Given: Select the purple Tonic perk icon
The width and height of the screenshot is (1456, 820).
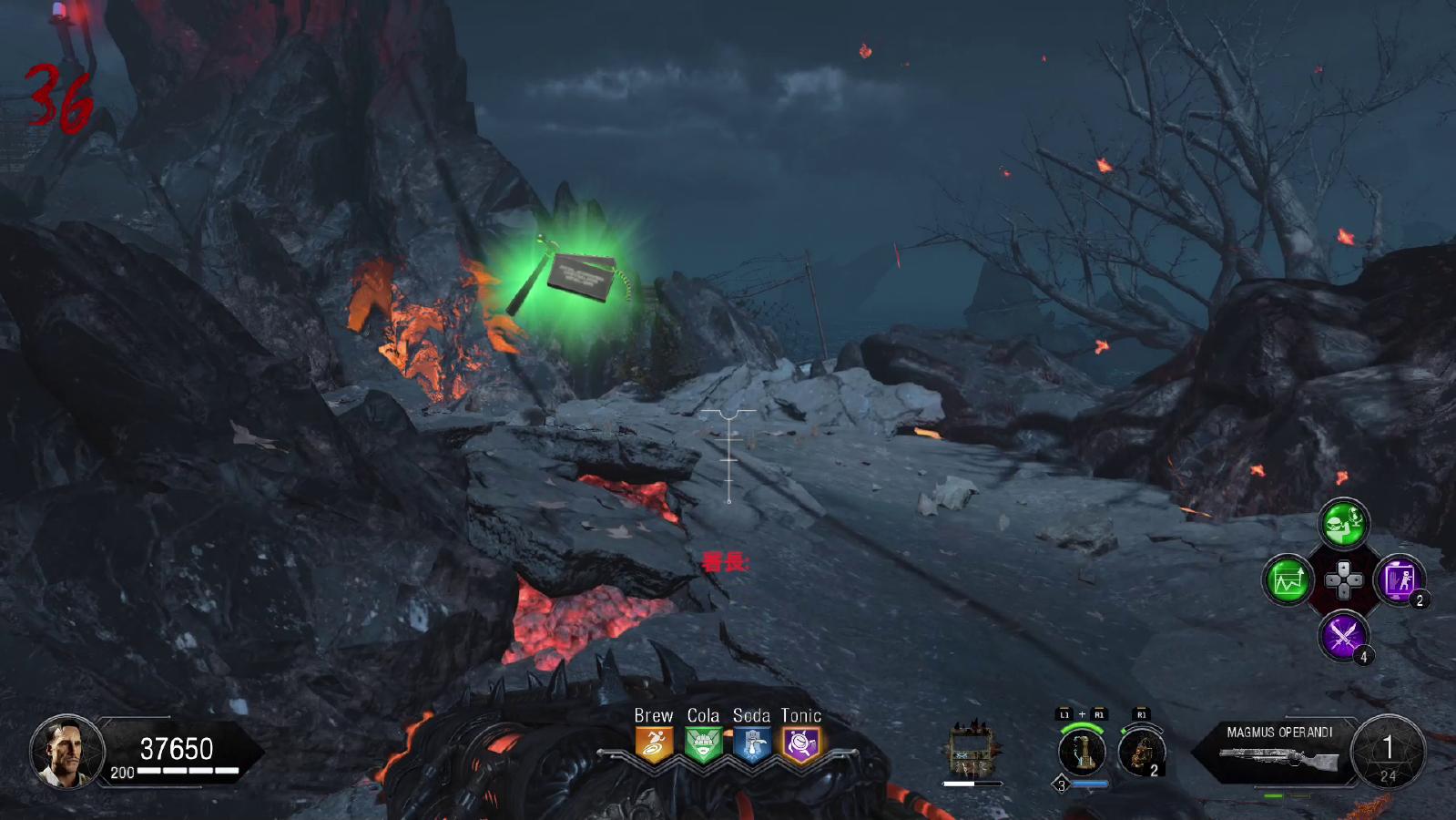Looking at the screenshot, I should (x=801, y=745).
